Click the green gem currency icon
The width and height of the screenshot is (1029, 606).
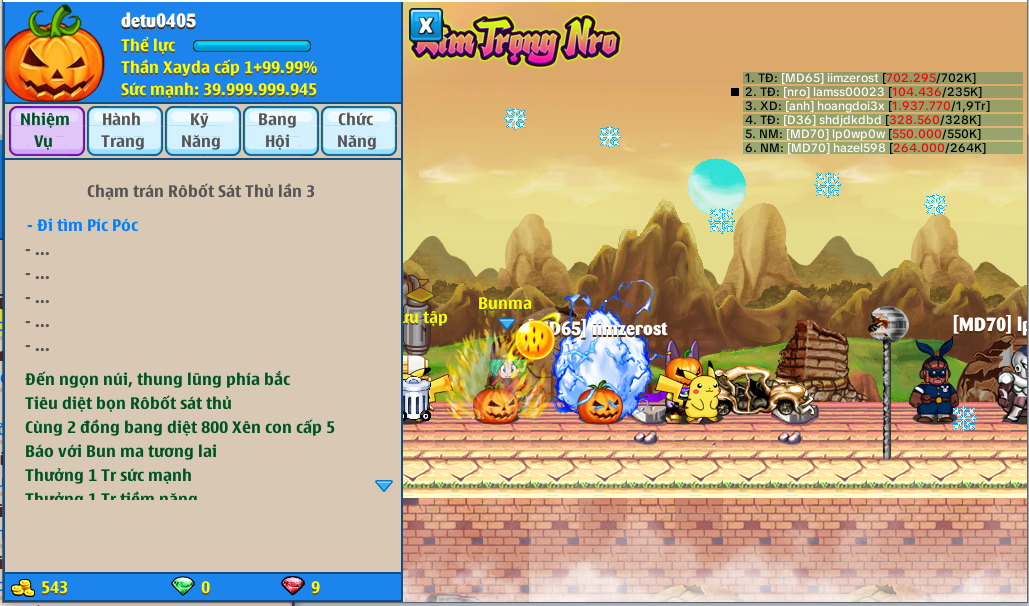point(183,587)
